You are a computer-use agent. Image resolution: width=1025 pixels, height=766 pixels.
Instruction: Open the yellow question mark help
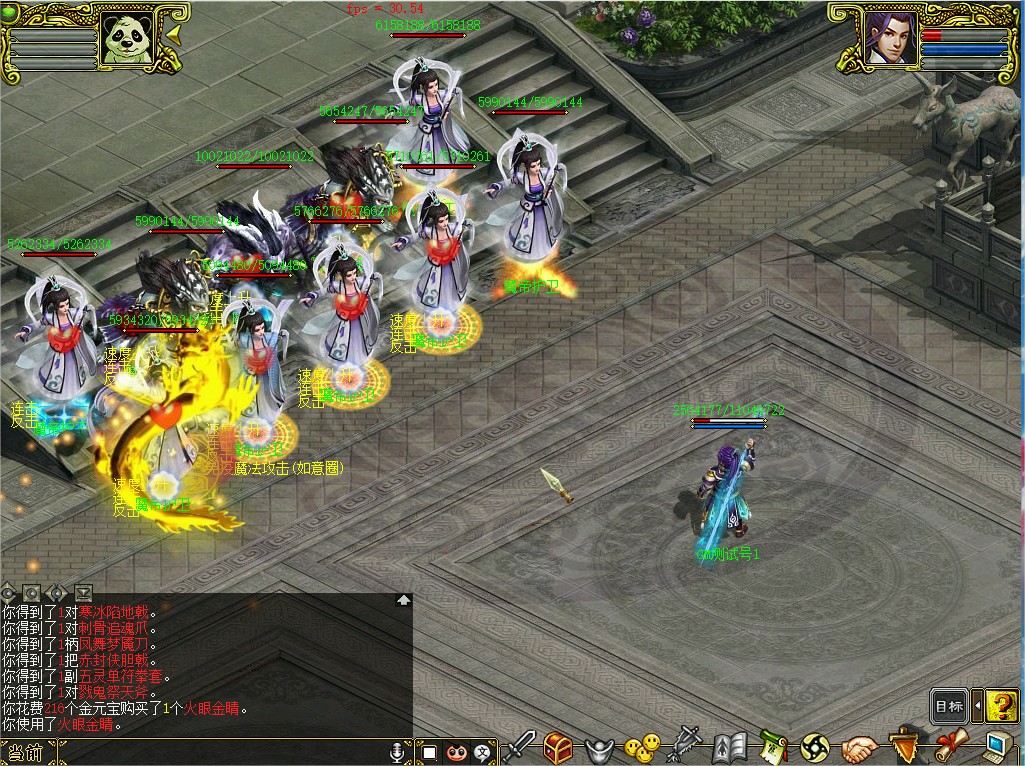coord(1001,706)
